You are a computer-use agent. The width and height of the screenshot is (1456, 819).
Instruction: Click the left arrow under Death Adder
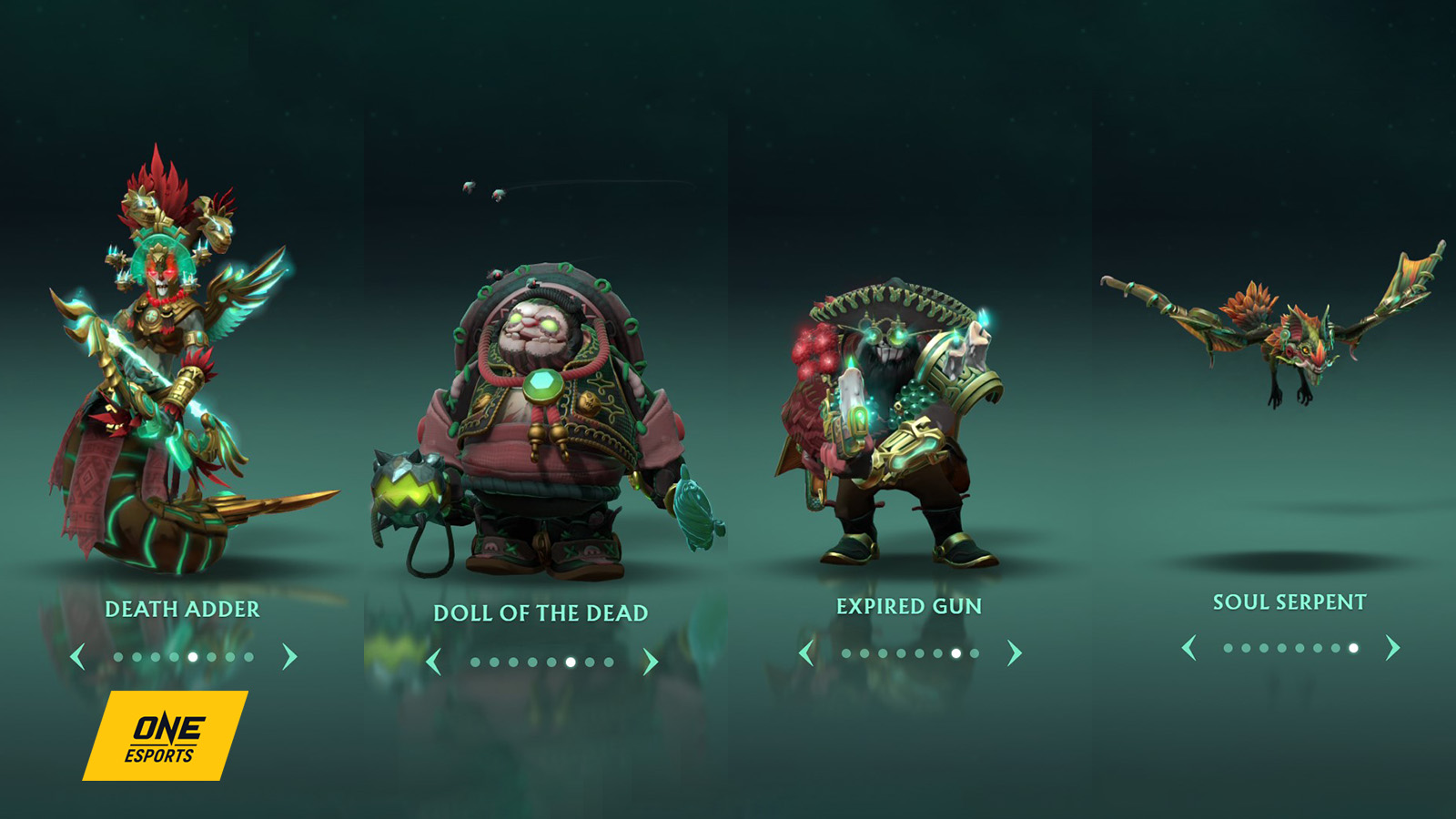point(78,656)
